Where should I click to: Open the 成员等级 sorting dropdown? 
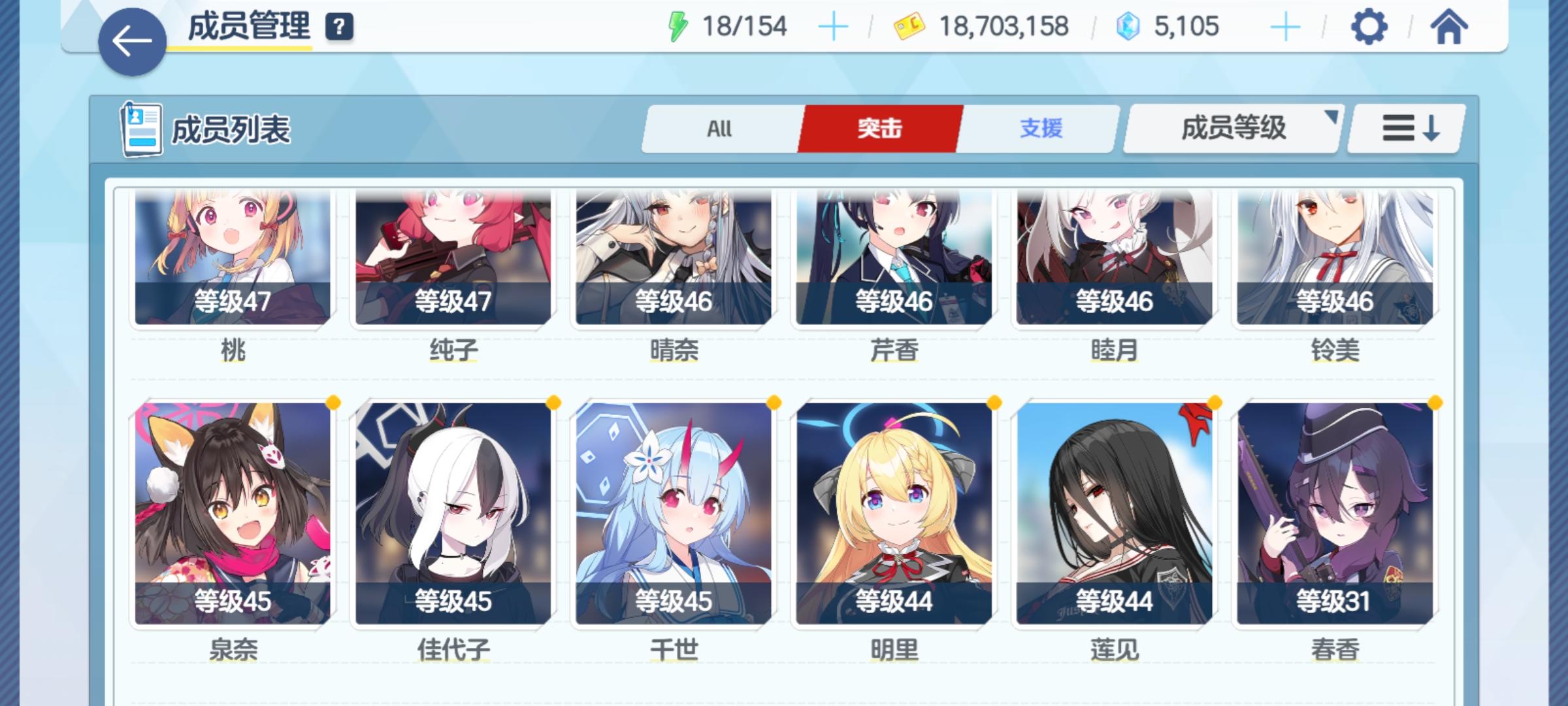(x=1231, y=129)
